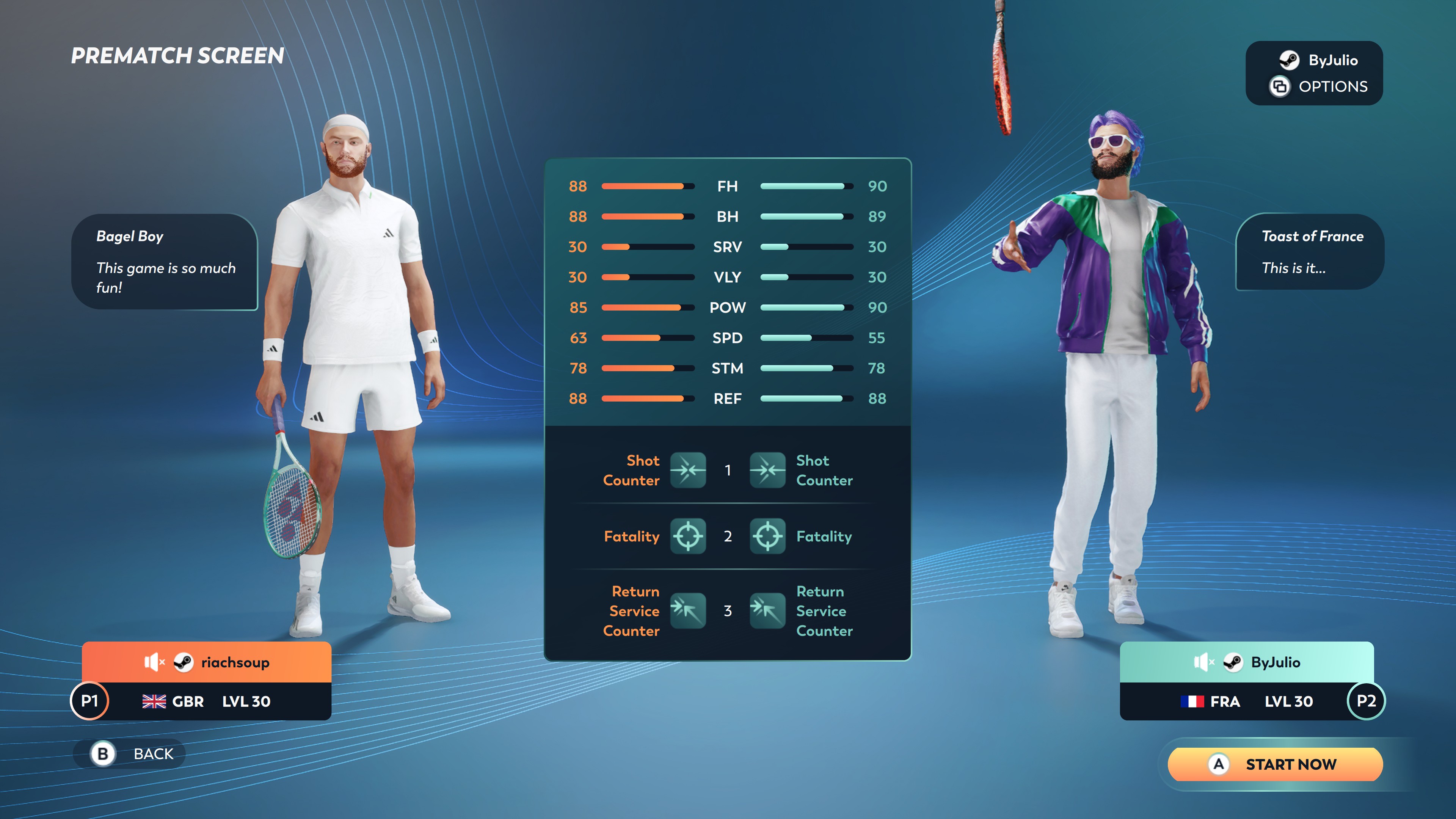Viewport: 1456px width, 819px height.
Task: Click the Toast of France title card
Action: pos(1310,251)
